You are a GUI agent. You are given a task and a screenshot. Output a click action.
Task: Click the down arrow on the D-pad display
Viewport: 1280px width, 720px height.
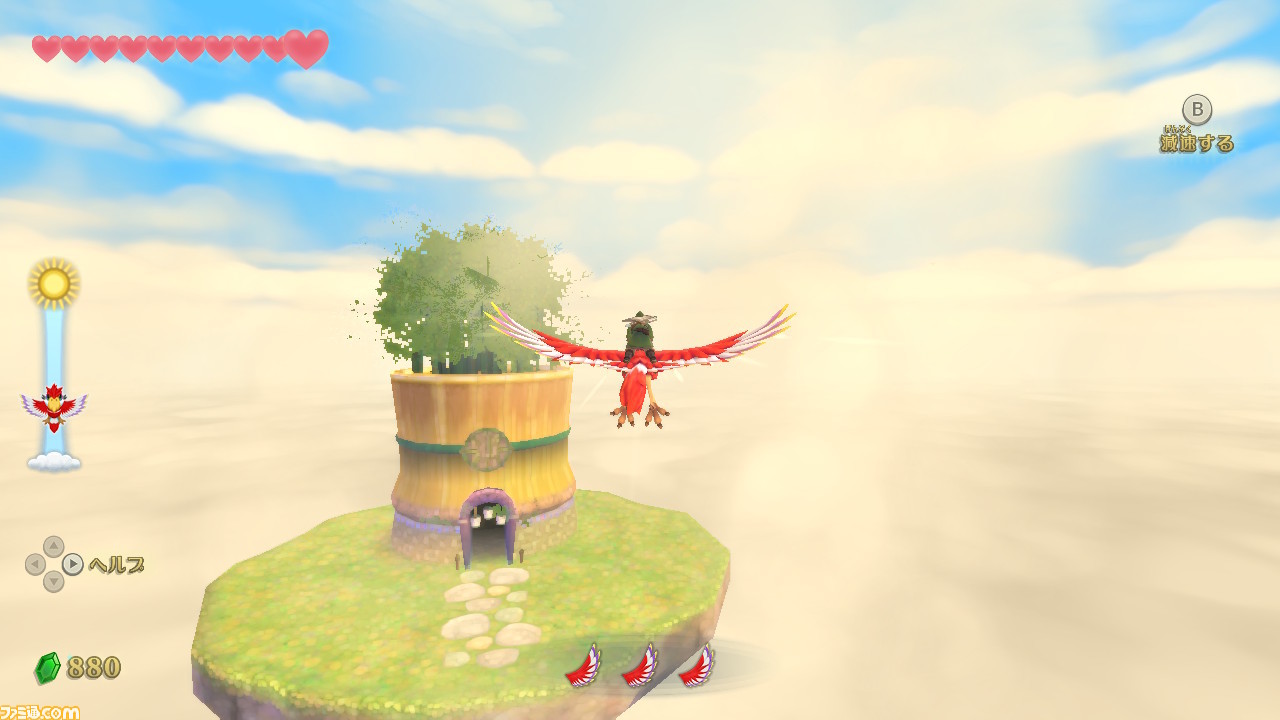coord(55,583)
